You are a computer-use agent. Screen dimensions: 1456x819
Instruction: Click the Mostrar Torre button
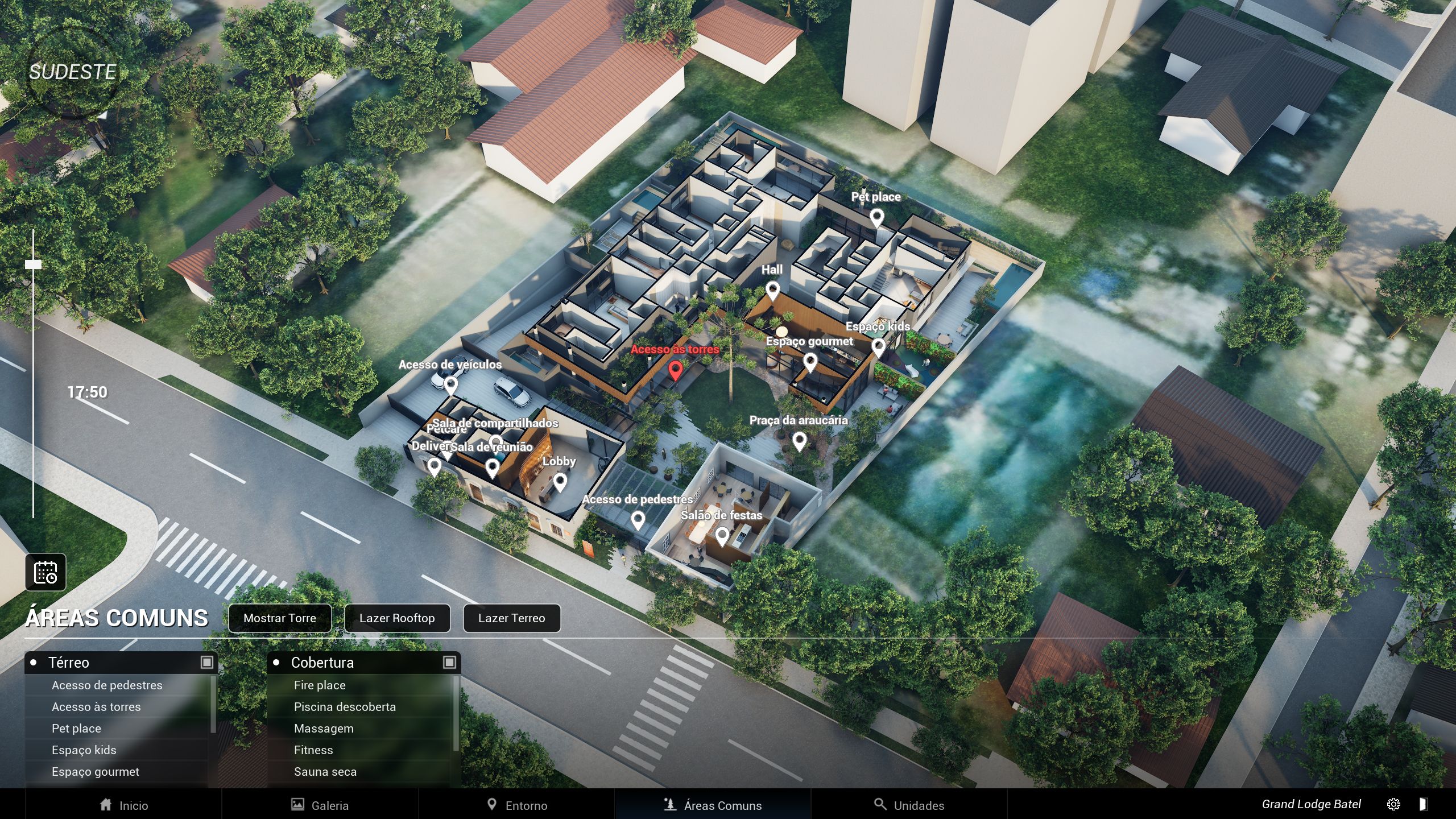tap(279, 618)
